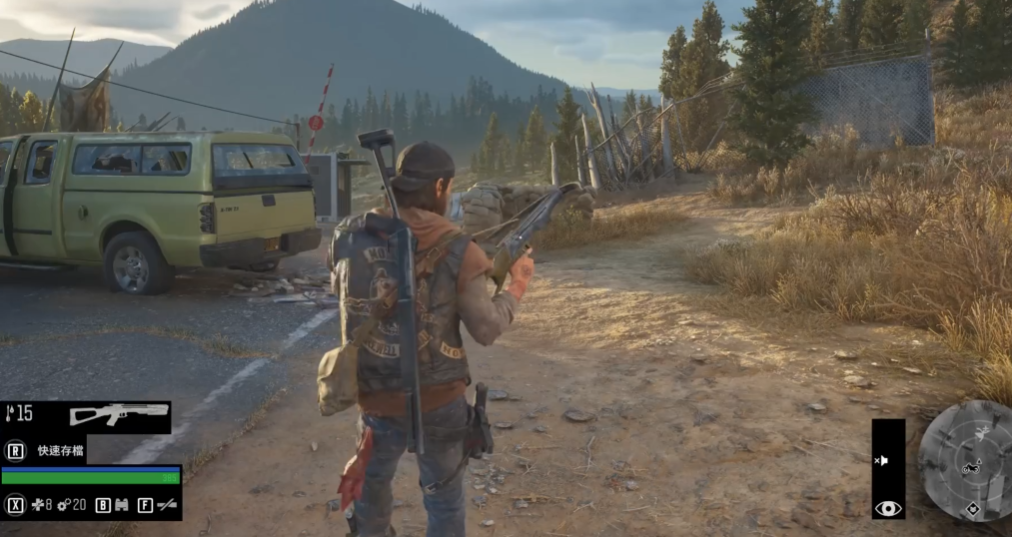The height and width of the screenshot is (537, 1012).
Task: Select the diamond-shaped marker on the minimap
Action: 972,508
